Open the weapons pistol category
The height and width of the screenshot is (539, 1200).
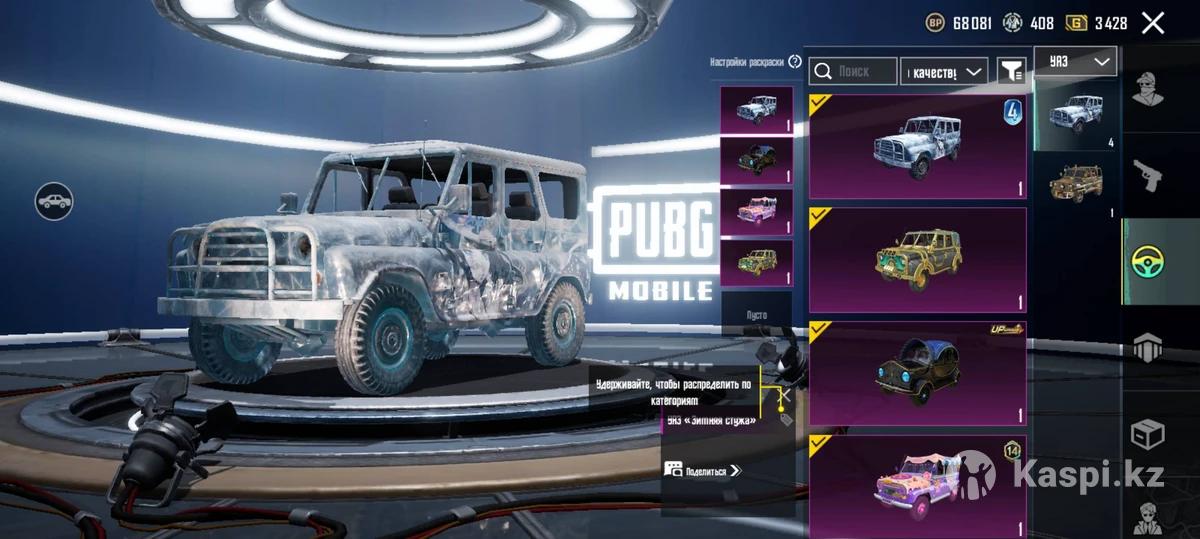pyautogui.click(x=1148, y=178)
